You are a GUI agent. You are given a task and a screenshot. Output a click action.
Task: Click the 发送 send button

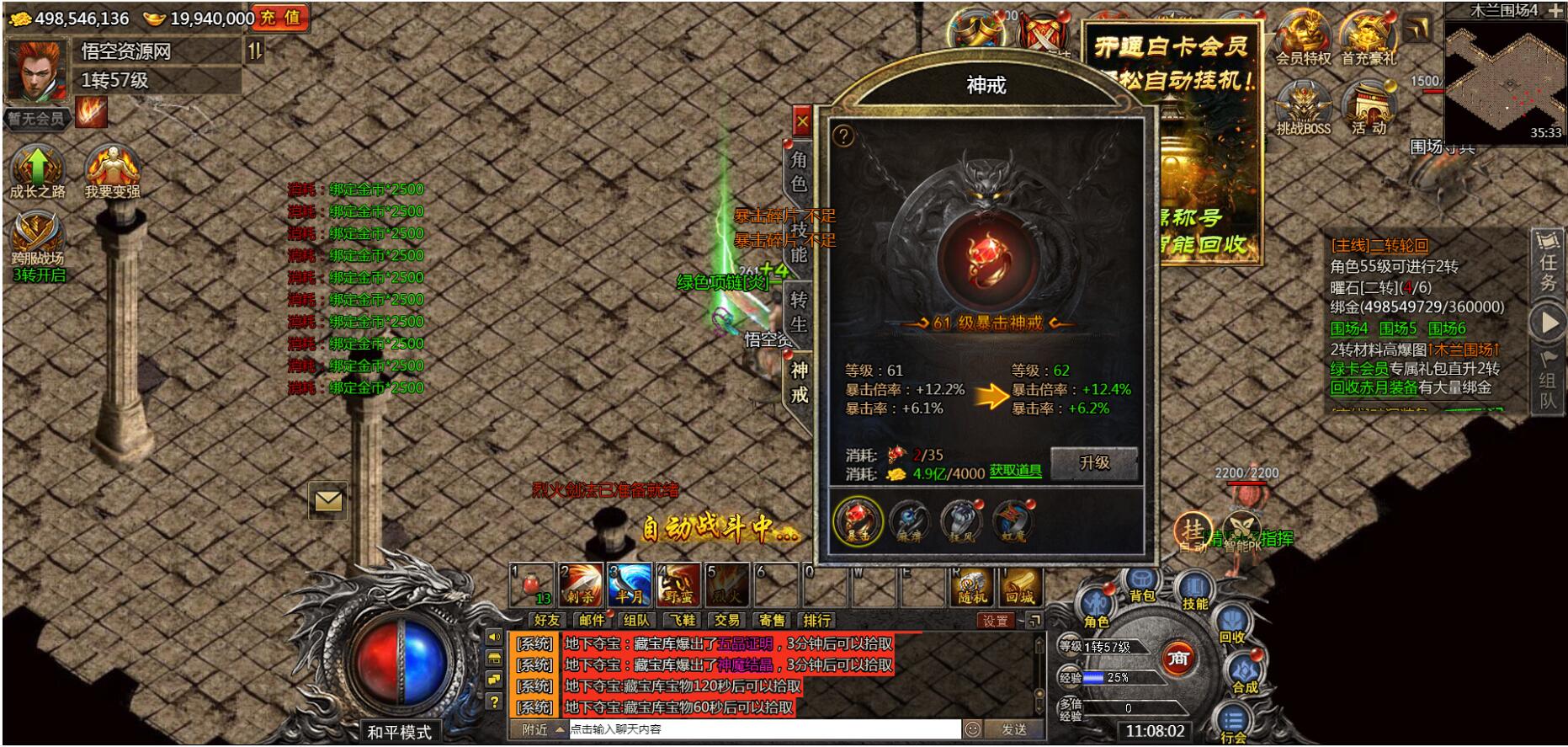(x=1013, y=729)
